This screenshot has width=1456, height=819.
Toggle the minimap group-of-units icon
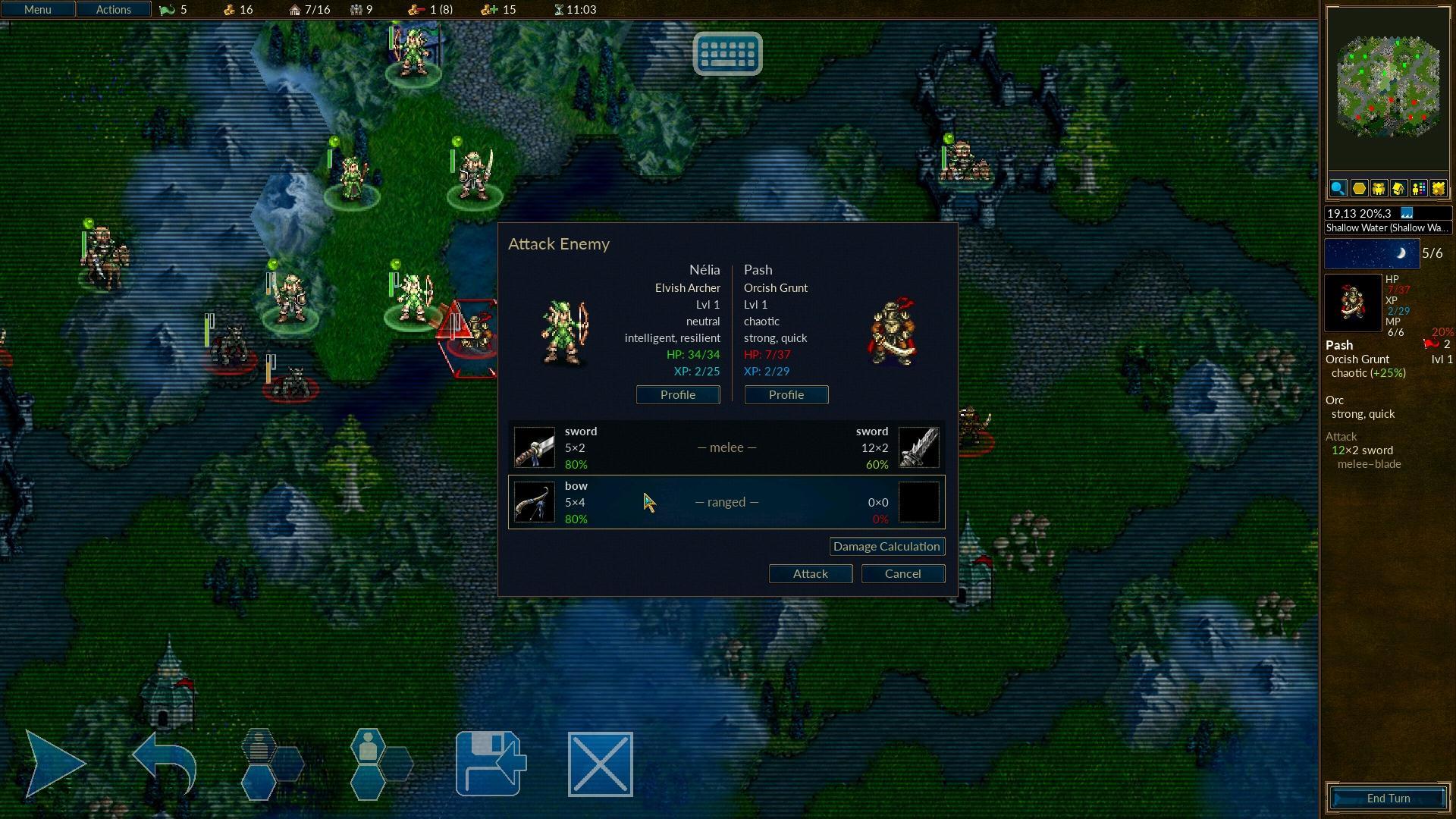click(x=1378, y=189)
